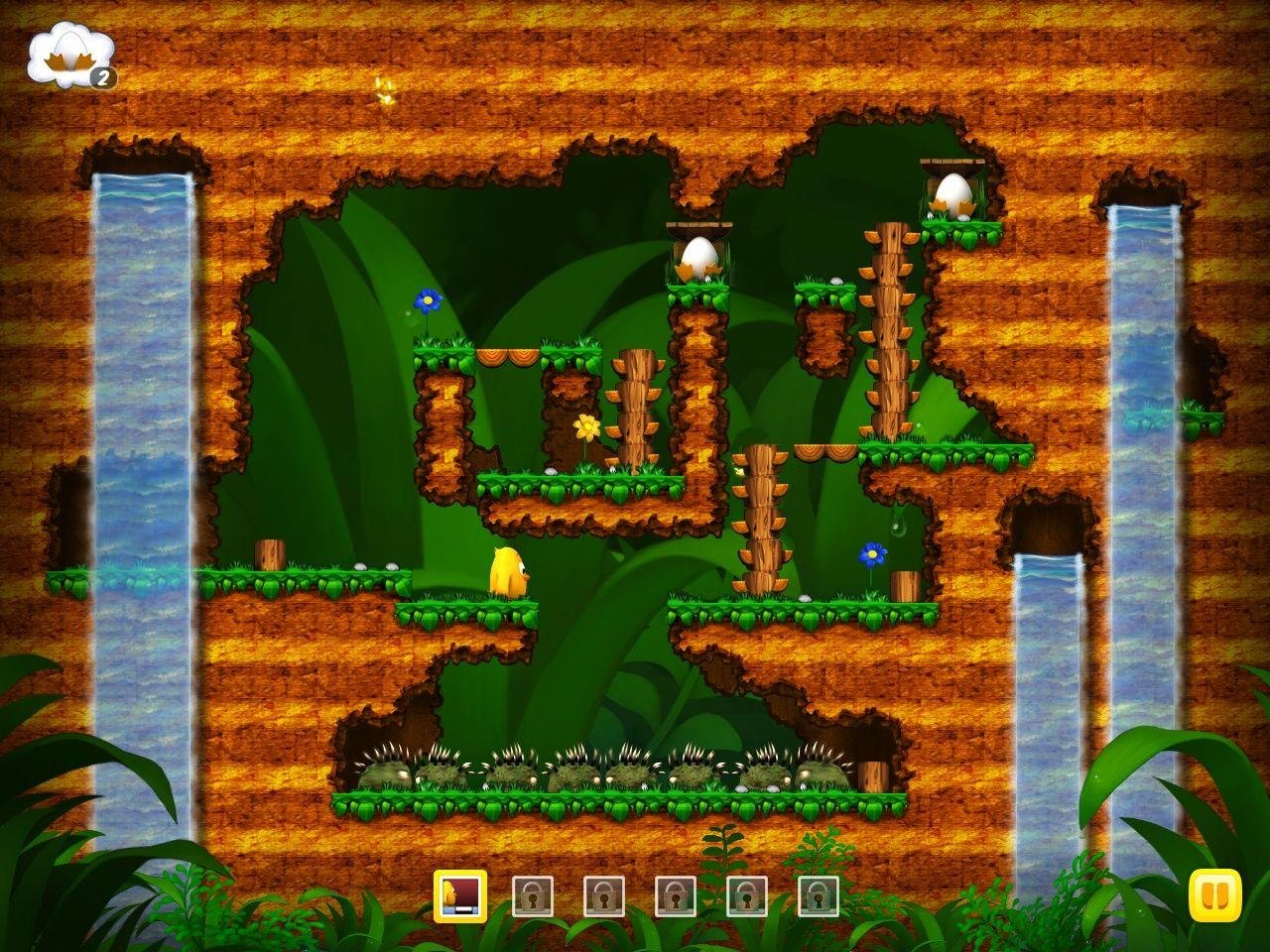
Task: Click the tree stump on the left grass ledge
Action: click(x=269, y=554)
